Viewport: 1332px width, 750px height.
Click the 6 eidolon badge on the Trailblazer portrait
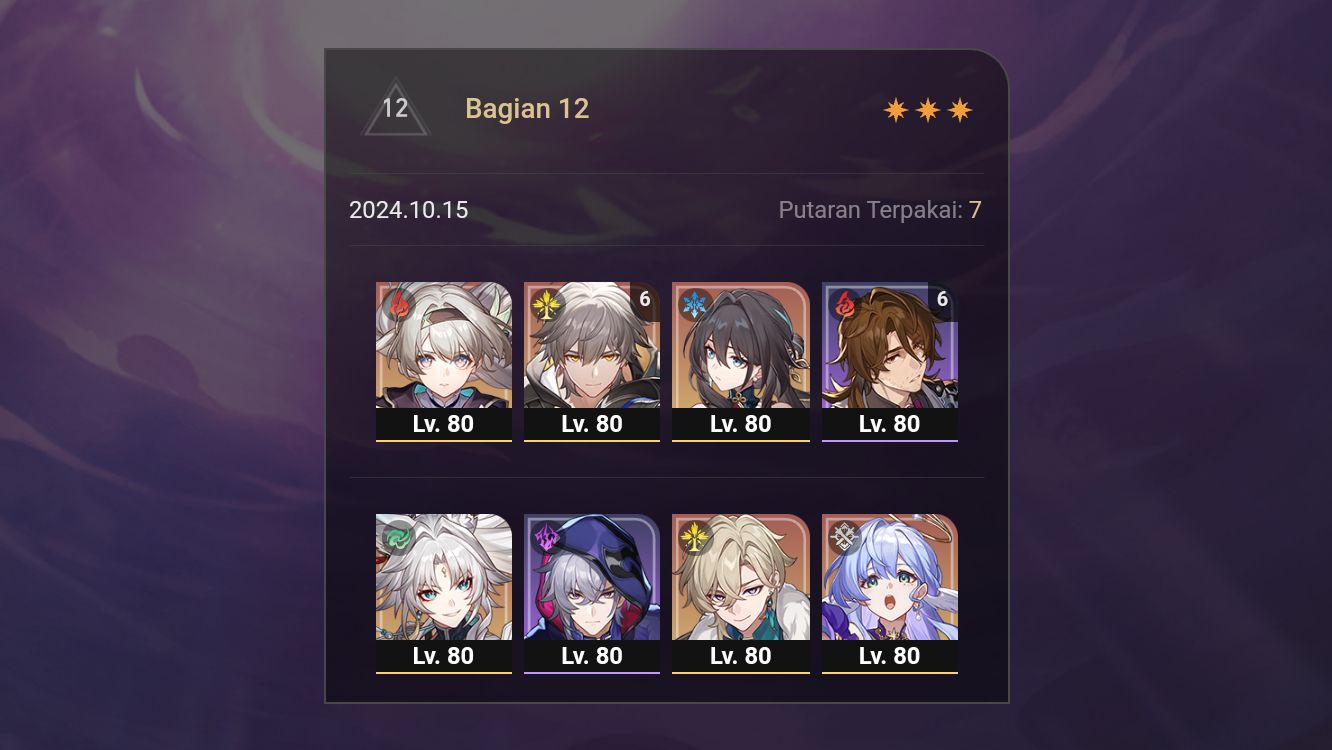click(645, 297)
